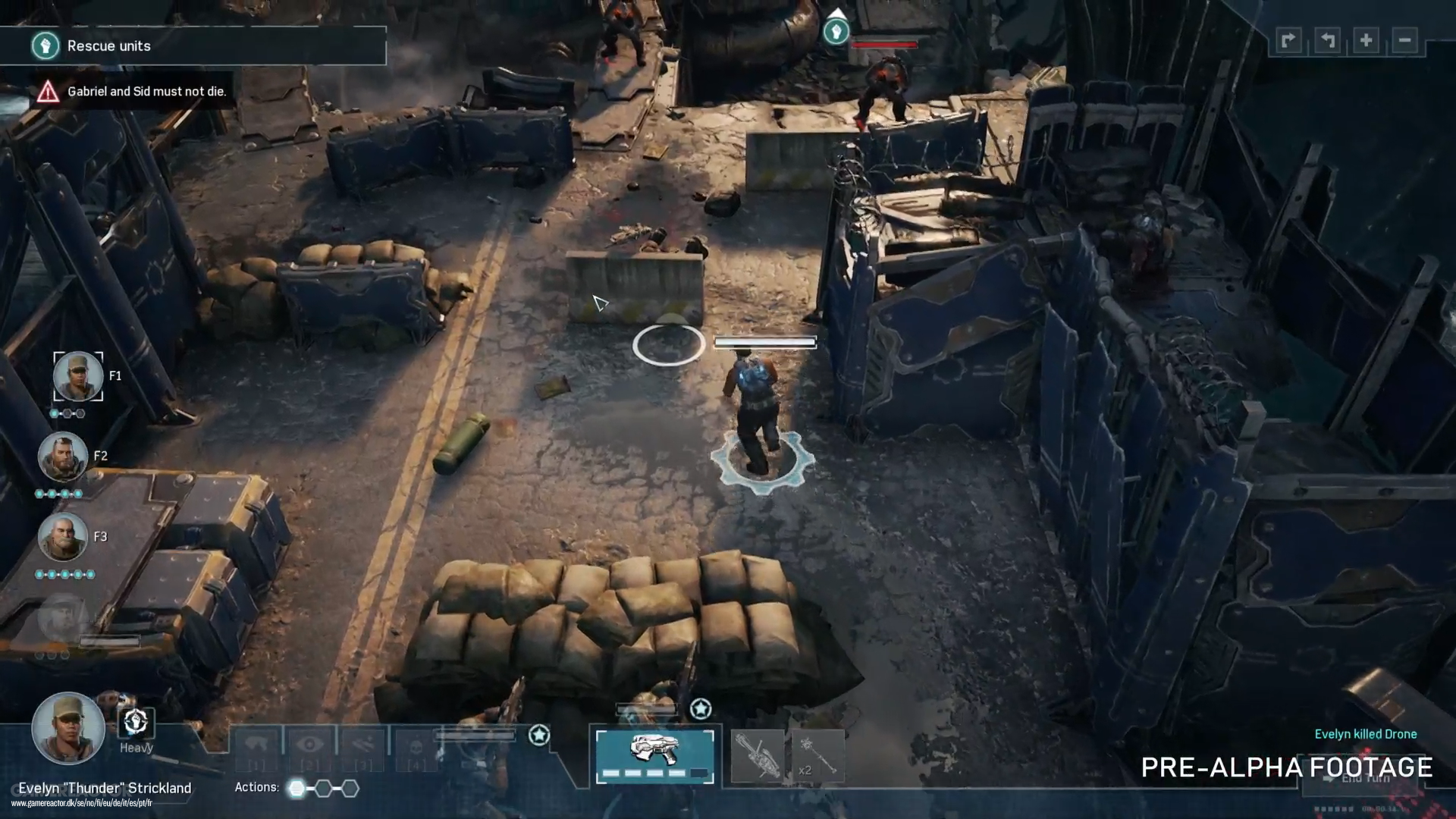Click the Evelyn killed Drone log entry
Viewport: 1456px width, 819px height.
[x=1365, y=734]
